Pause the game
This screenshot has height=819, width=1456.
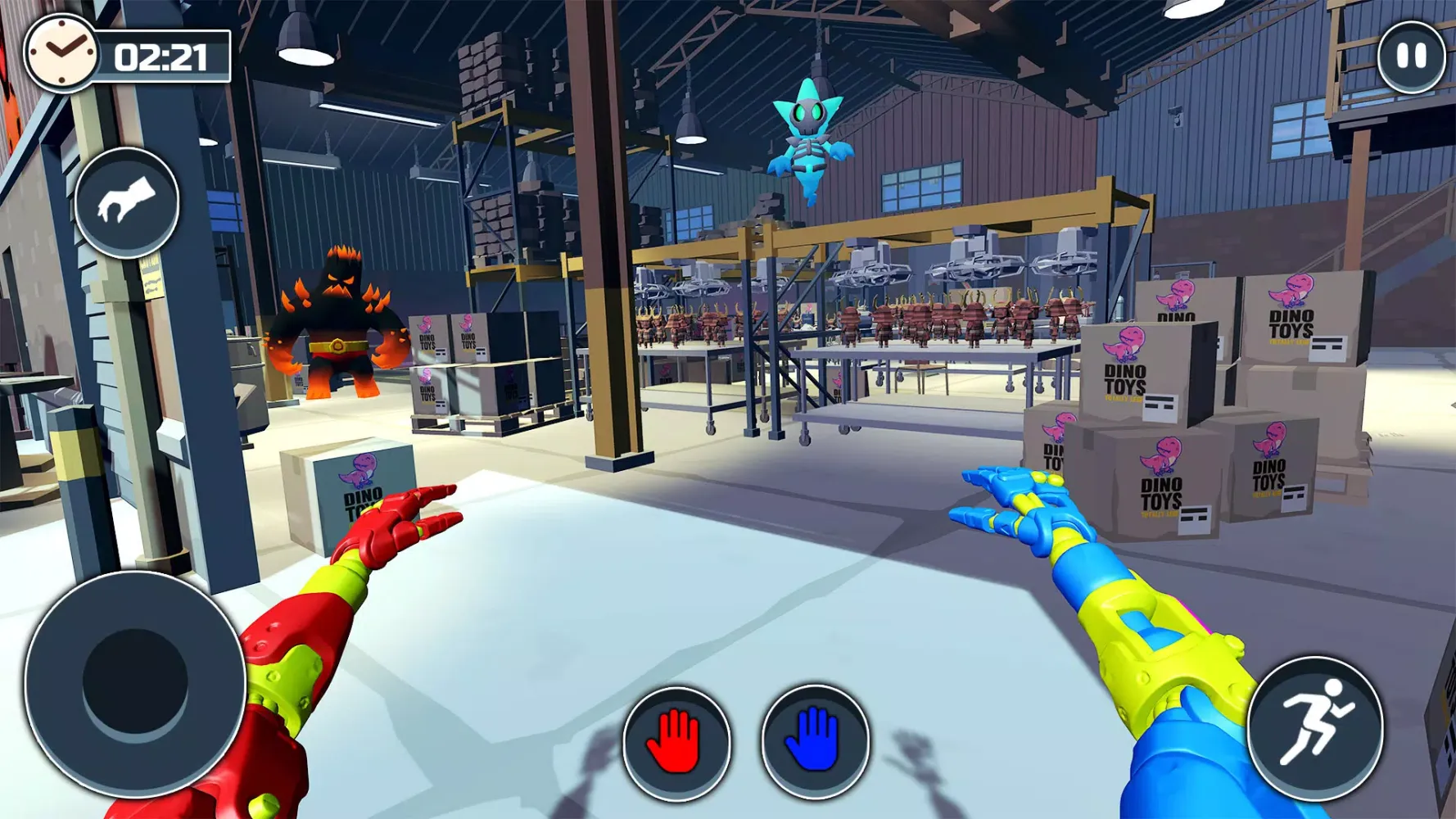pyautogui.click(x=1411, y=57)
